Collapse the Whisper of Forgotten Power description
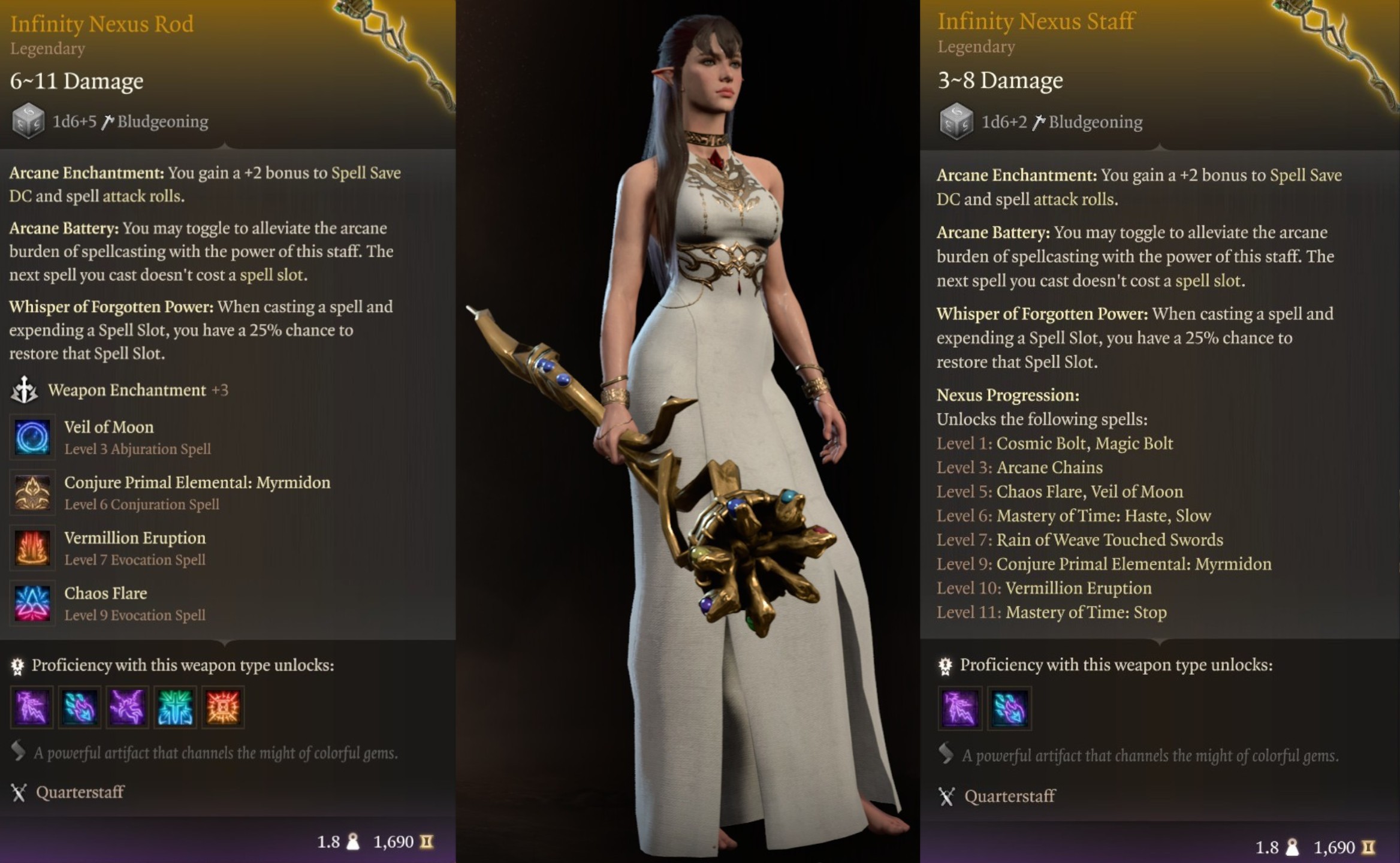Screen dimensions: 1400x863 [x=110, y=307]
